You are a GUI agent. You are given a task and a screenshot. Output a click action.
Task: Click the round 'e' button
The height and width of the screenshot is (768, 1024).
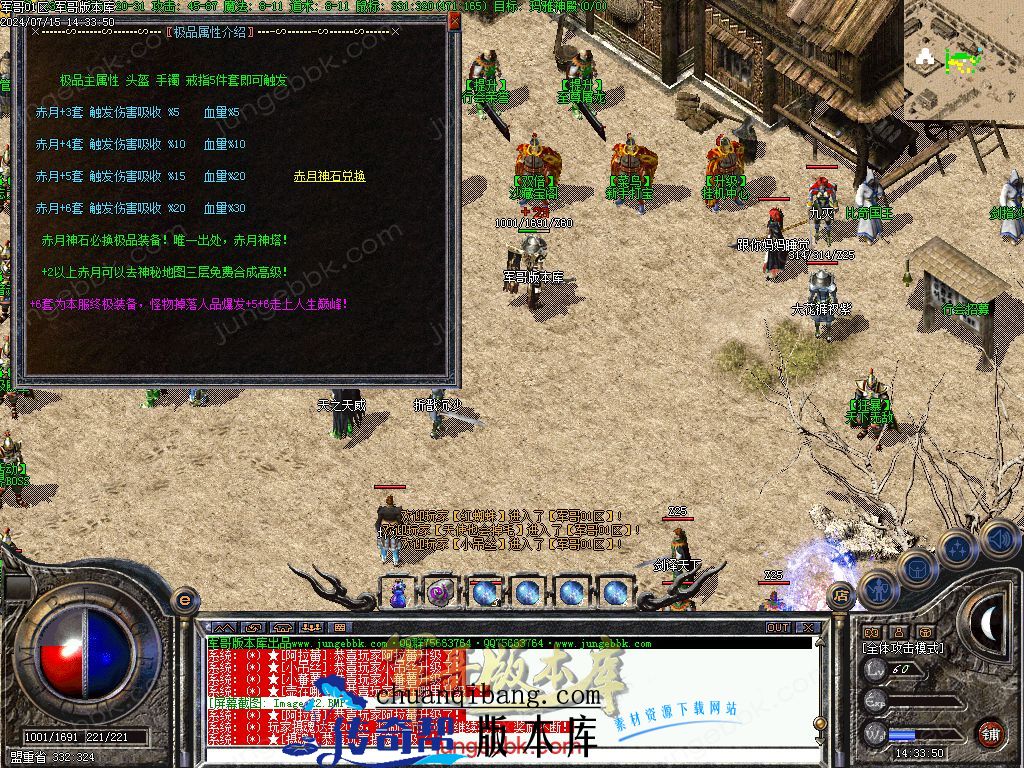pyautogui.click(x=184, y=600)
